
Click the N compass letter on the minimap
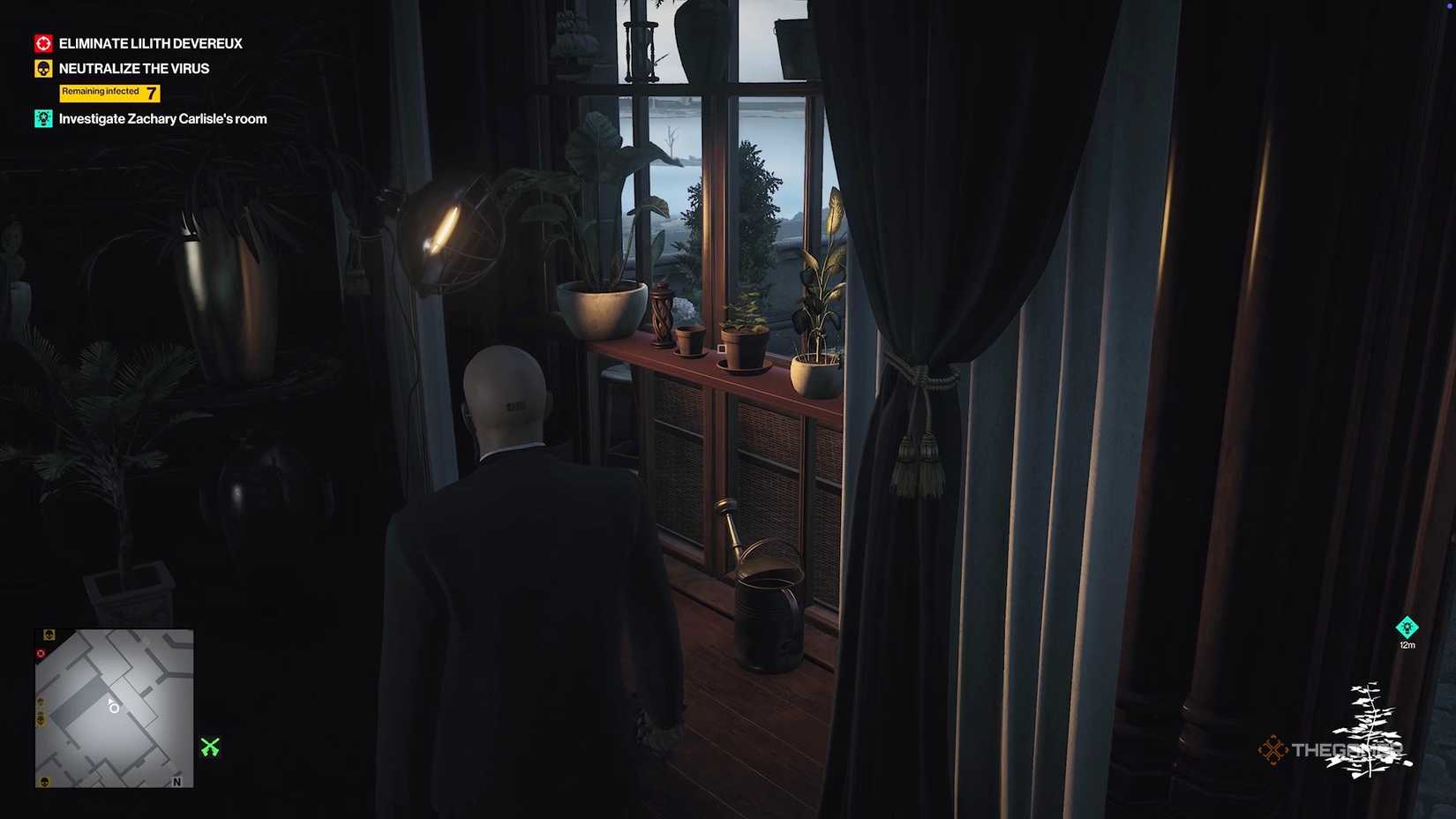pyautogui.click(x=176, y=782)
